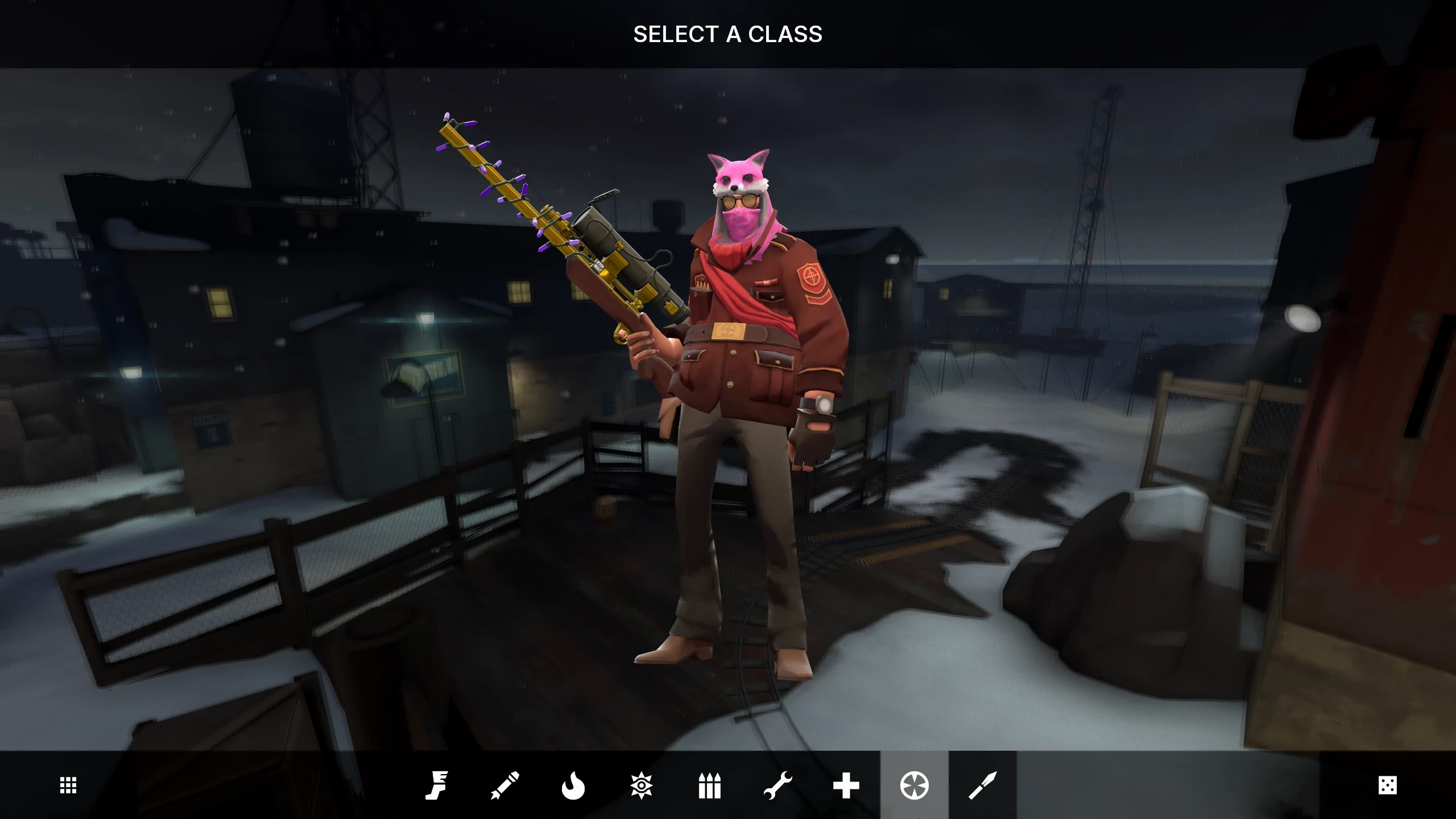Pick the Pyro flame class icon

(573, 785)
